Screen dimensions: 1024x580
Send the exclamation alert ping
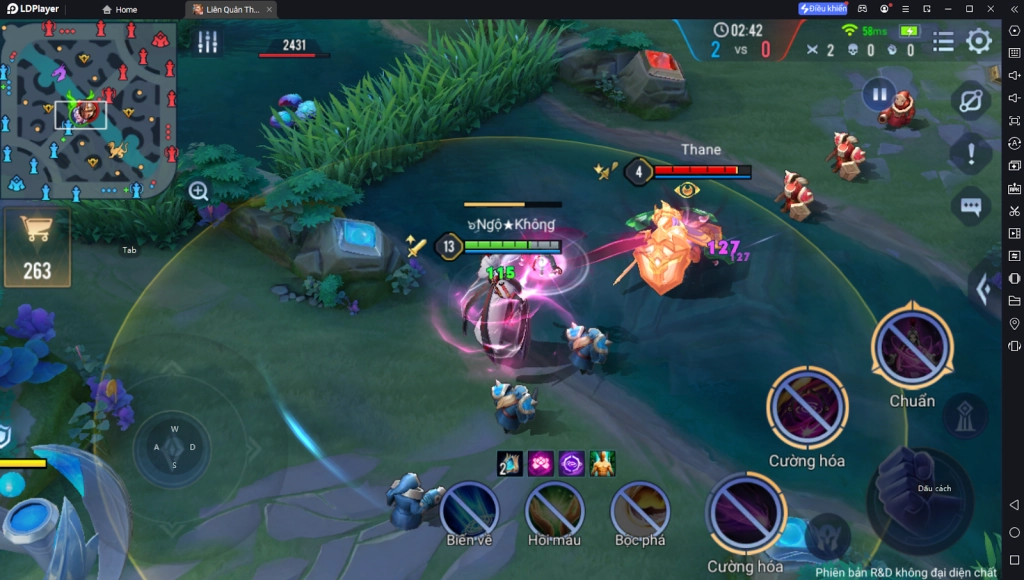(970, 154)
